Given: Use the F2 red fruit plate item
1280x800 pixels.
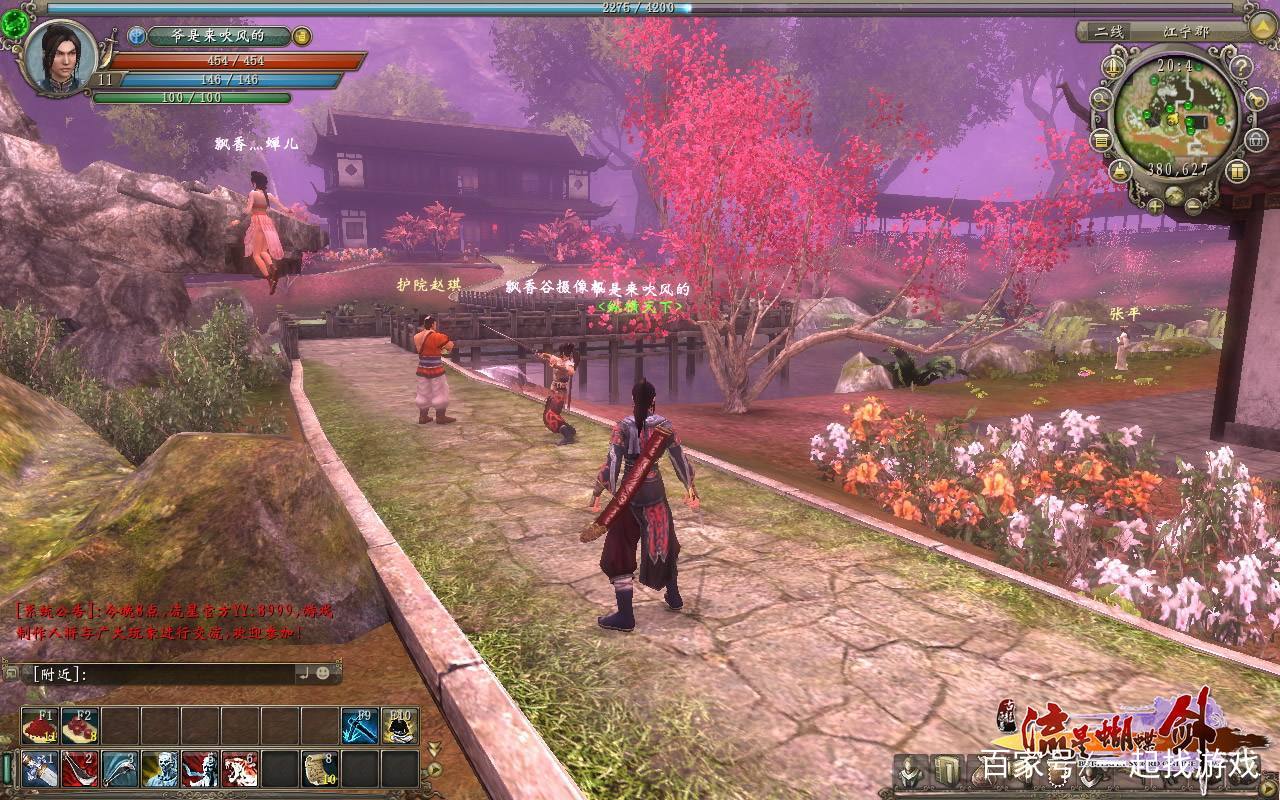Looking at the screenshot, I should 80,726.
